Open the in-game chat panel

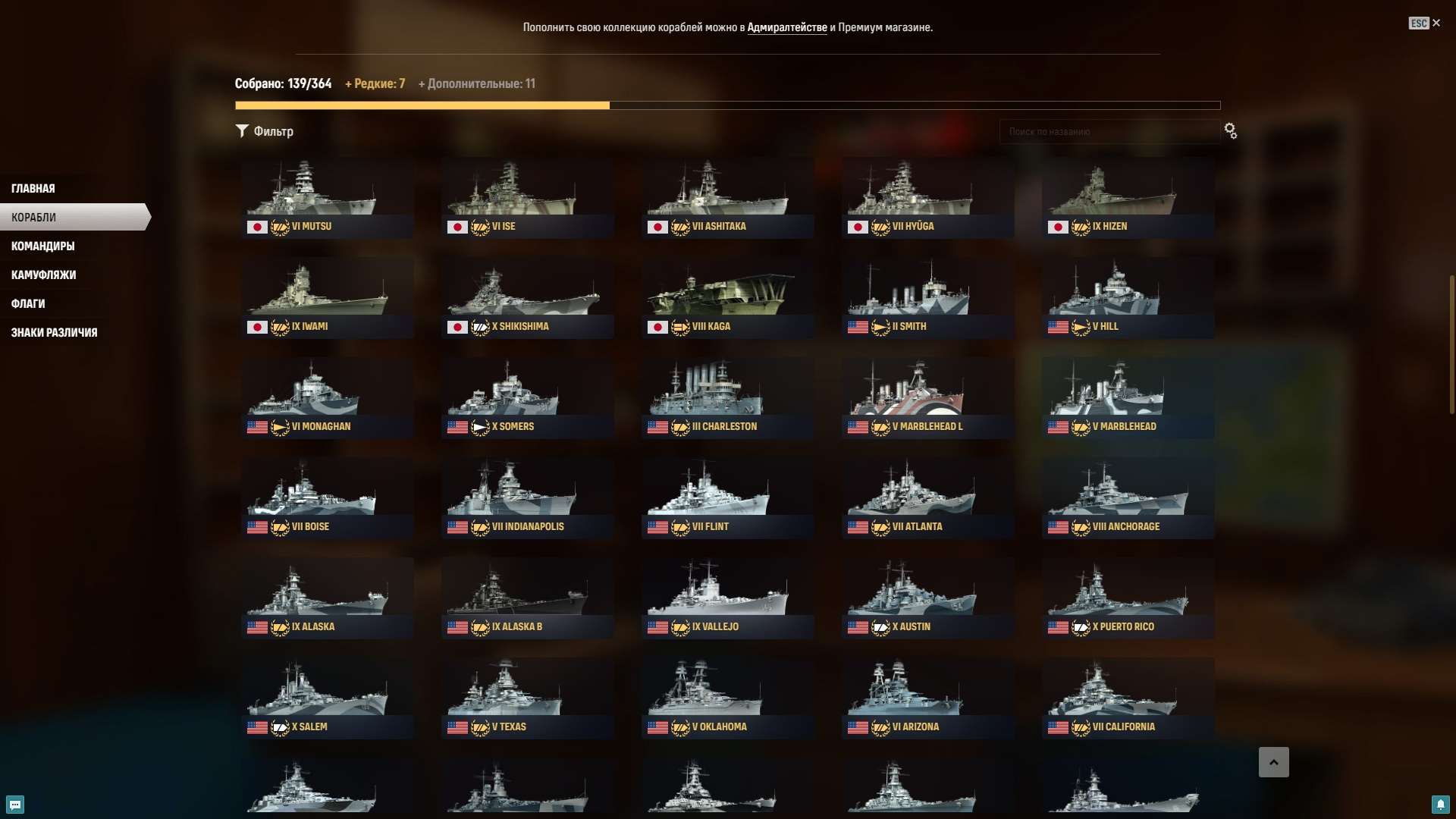click(x=14, y=805)
